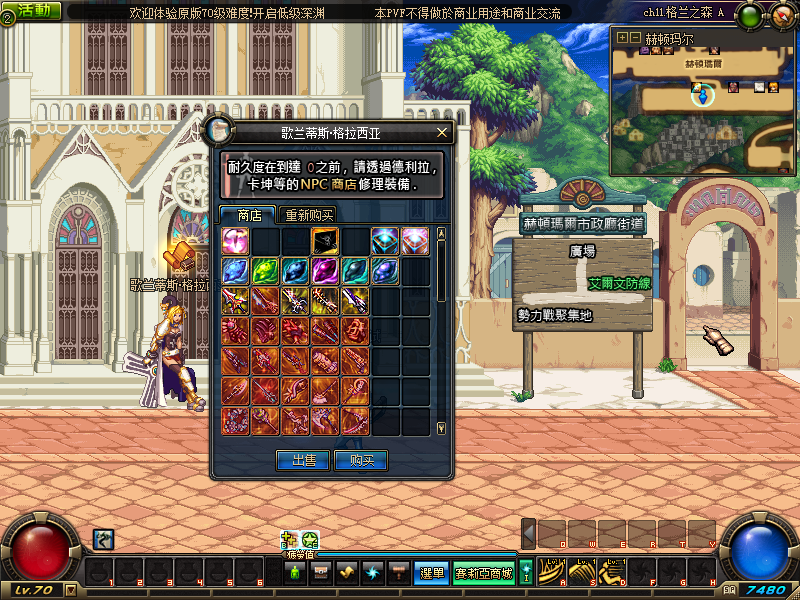
Task: Switch to the 重新购买 tab
Action: pyautogui.click(x=309, y=215)
